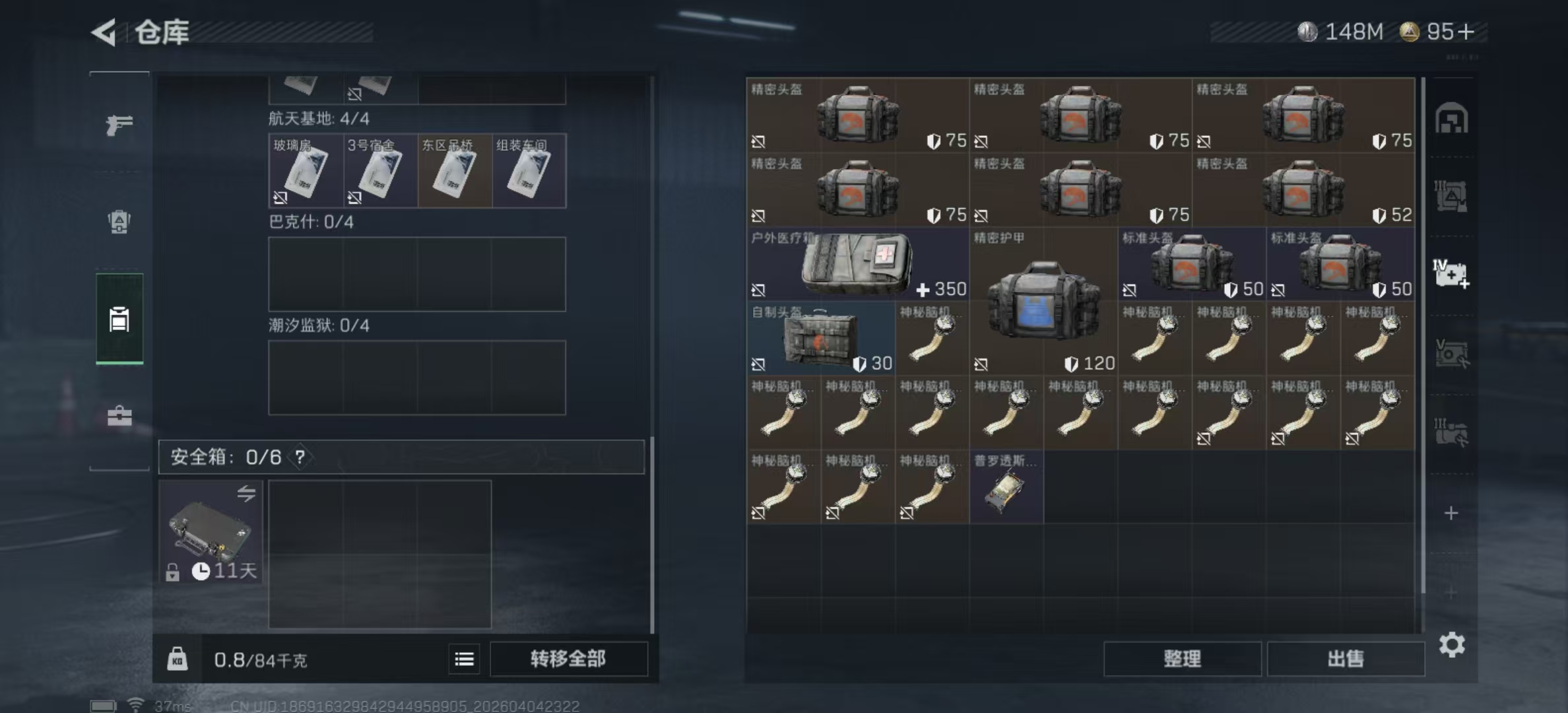
Task: Choose the 组装车间 keycard
Action: coord(529,171)
